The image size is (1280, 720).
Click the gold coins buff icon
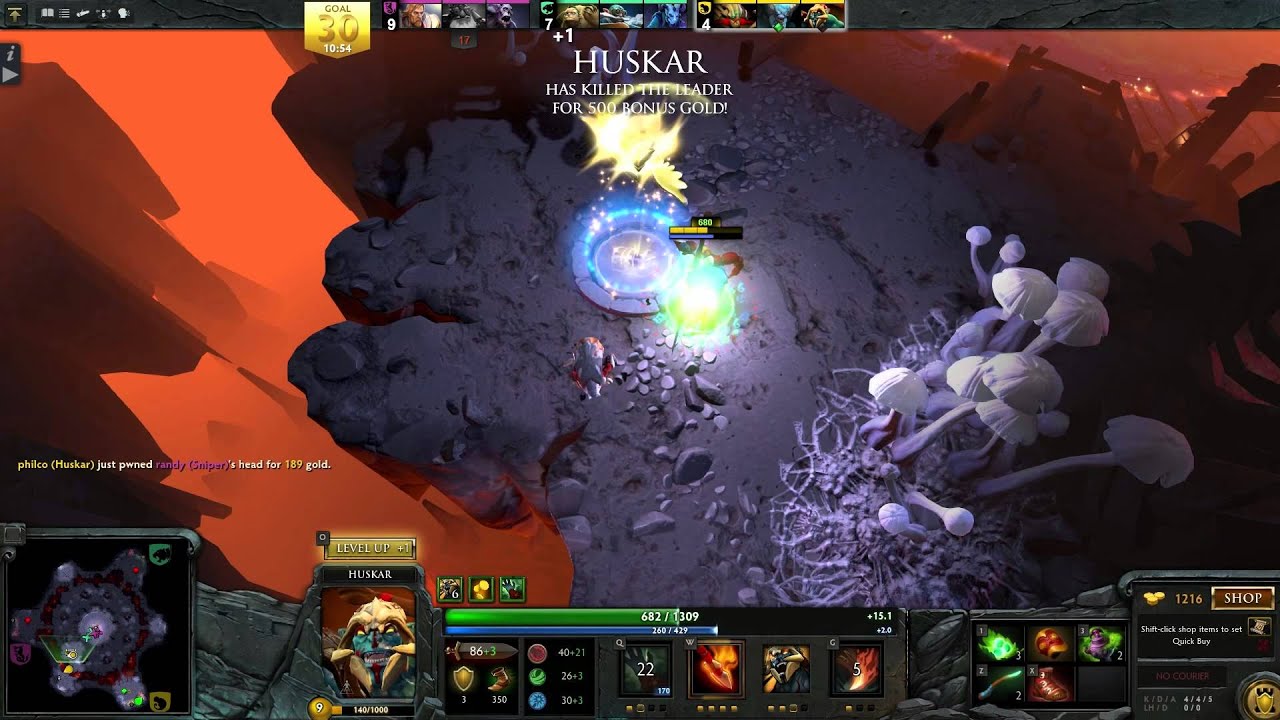(x=481, y=590)
